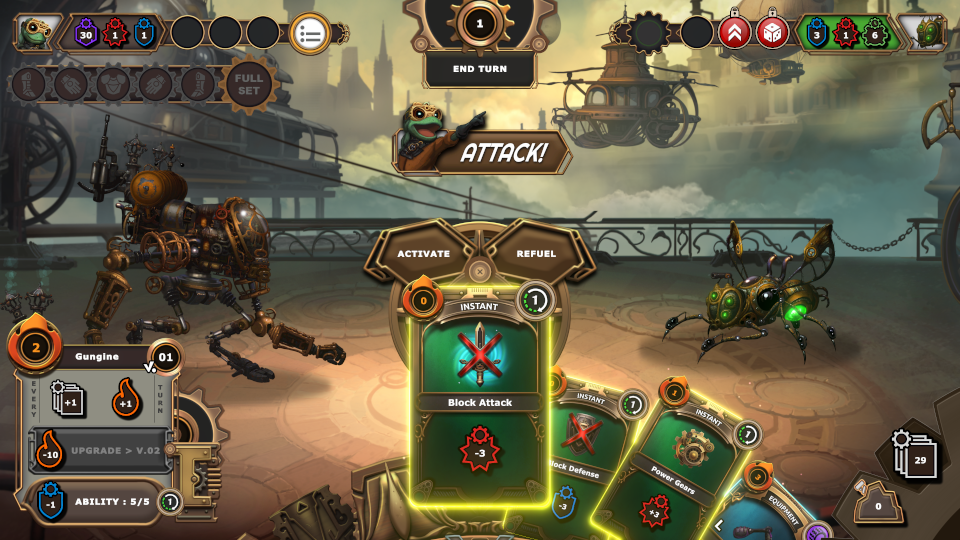End the current turn
Image resolution: width=960 pixels, height=540 pixels.
[480, 69]
